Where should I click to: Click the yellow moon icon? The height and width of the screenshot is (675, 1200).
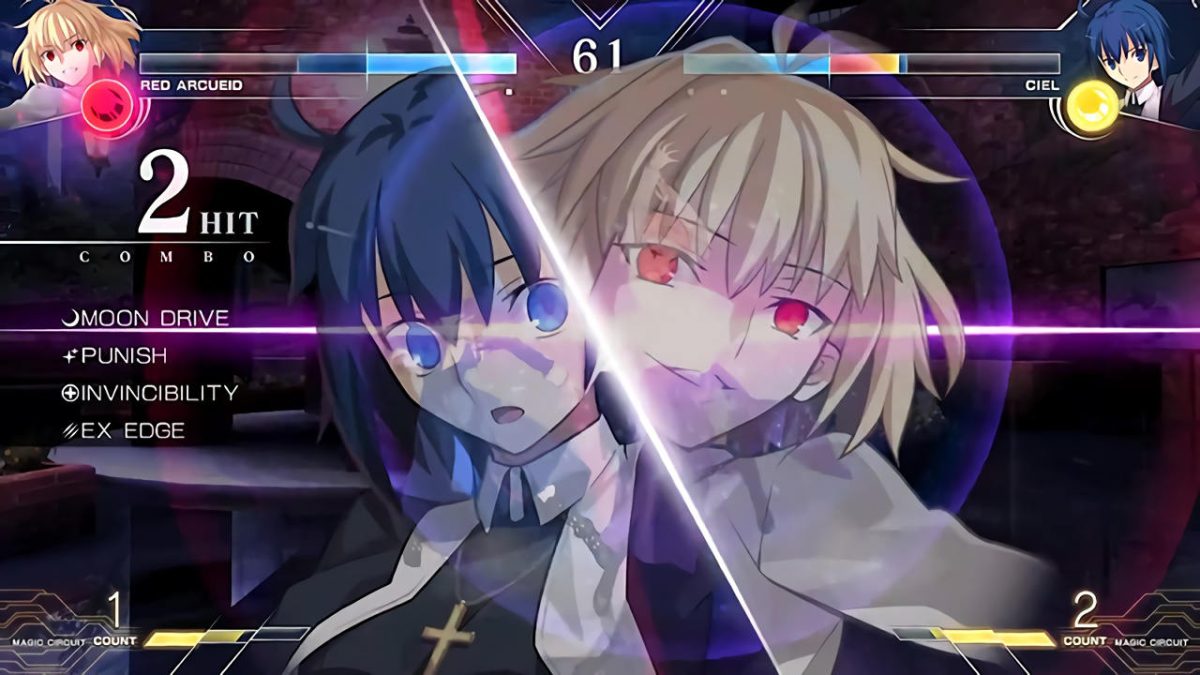click(x=1092, y=103)
